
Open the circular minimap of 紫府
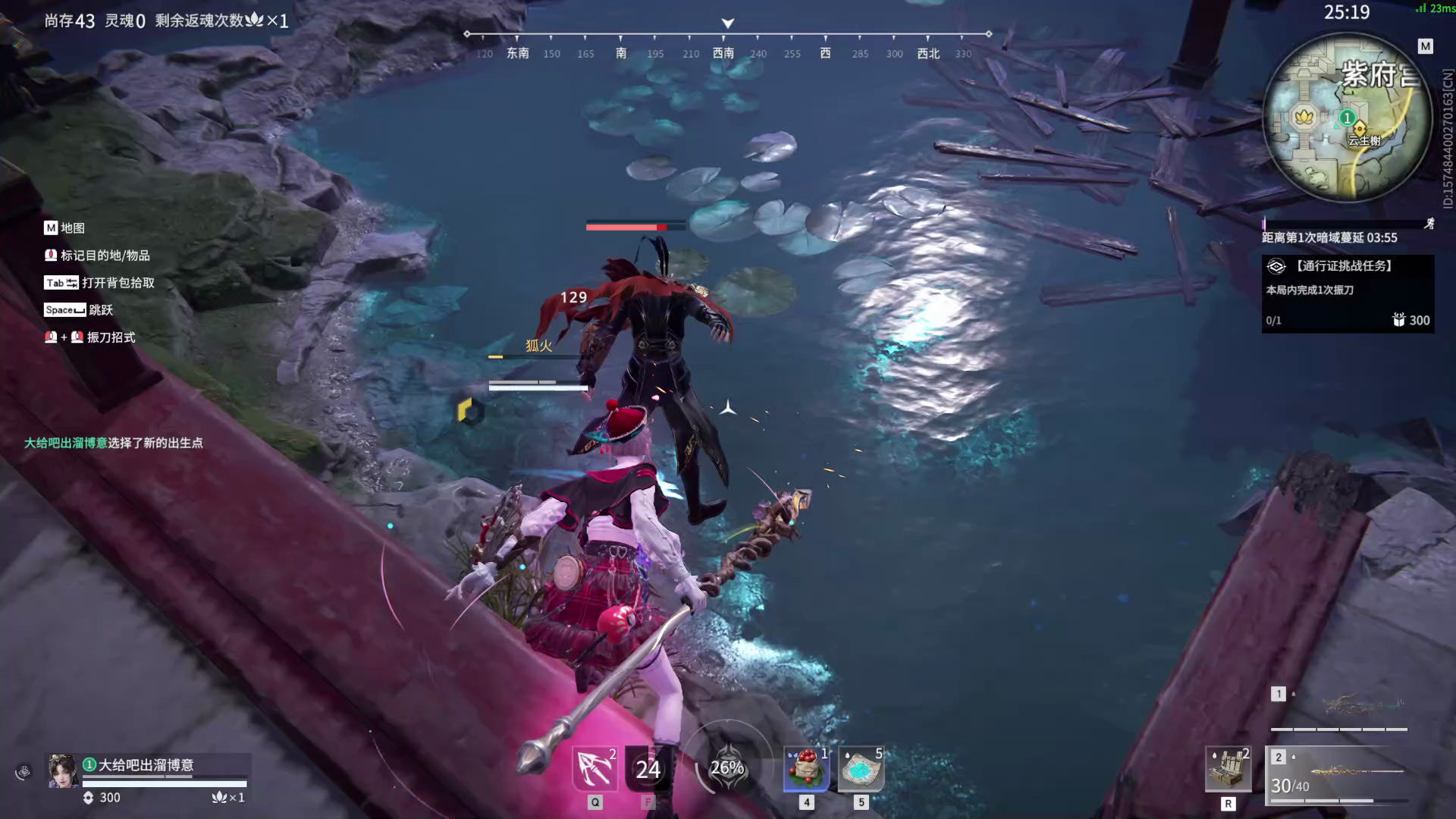(1348, 118)
